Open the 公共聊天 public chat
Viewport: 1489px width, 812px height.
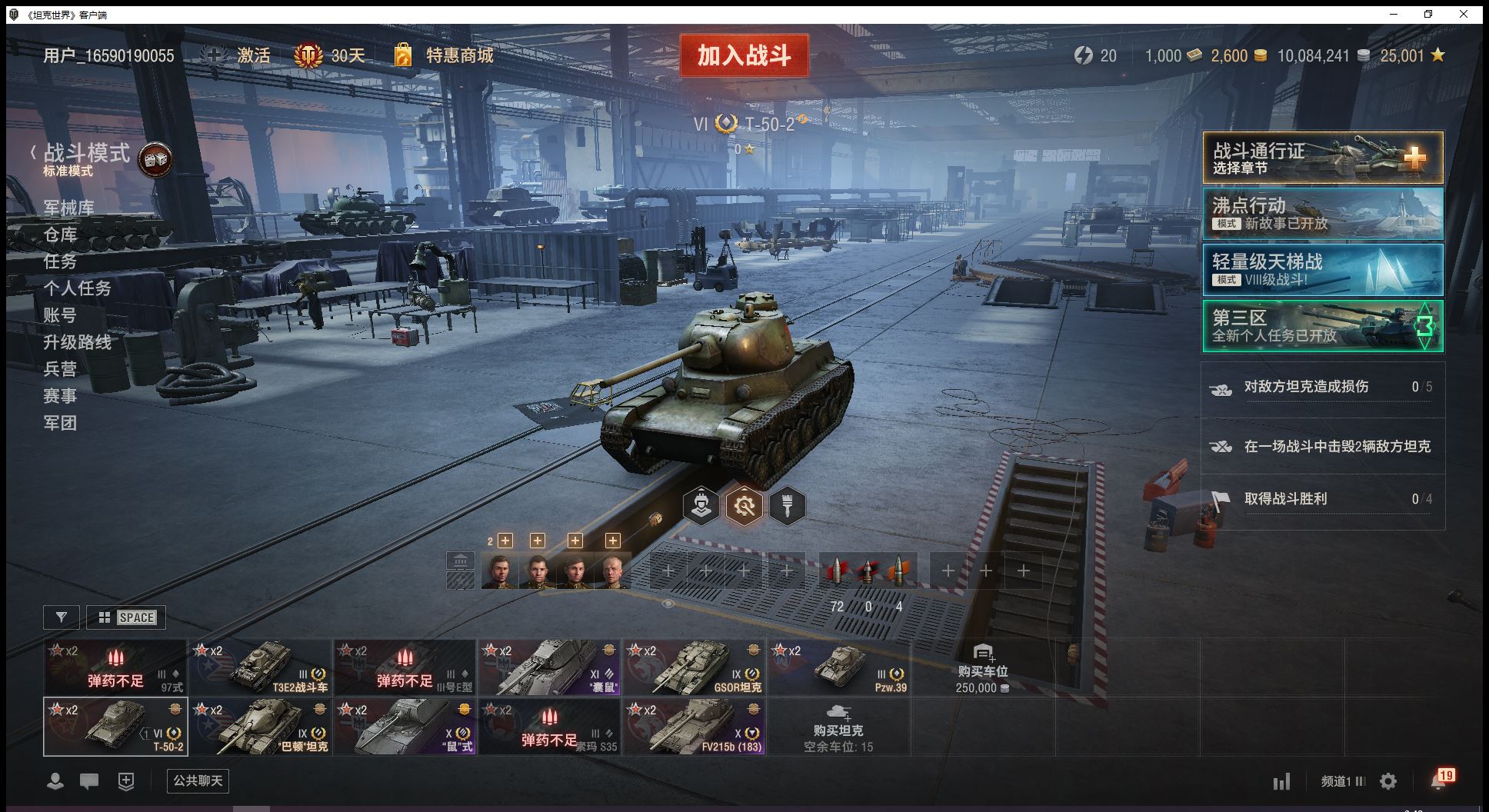pyautogui.click(x=198, y=781)
